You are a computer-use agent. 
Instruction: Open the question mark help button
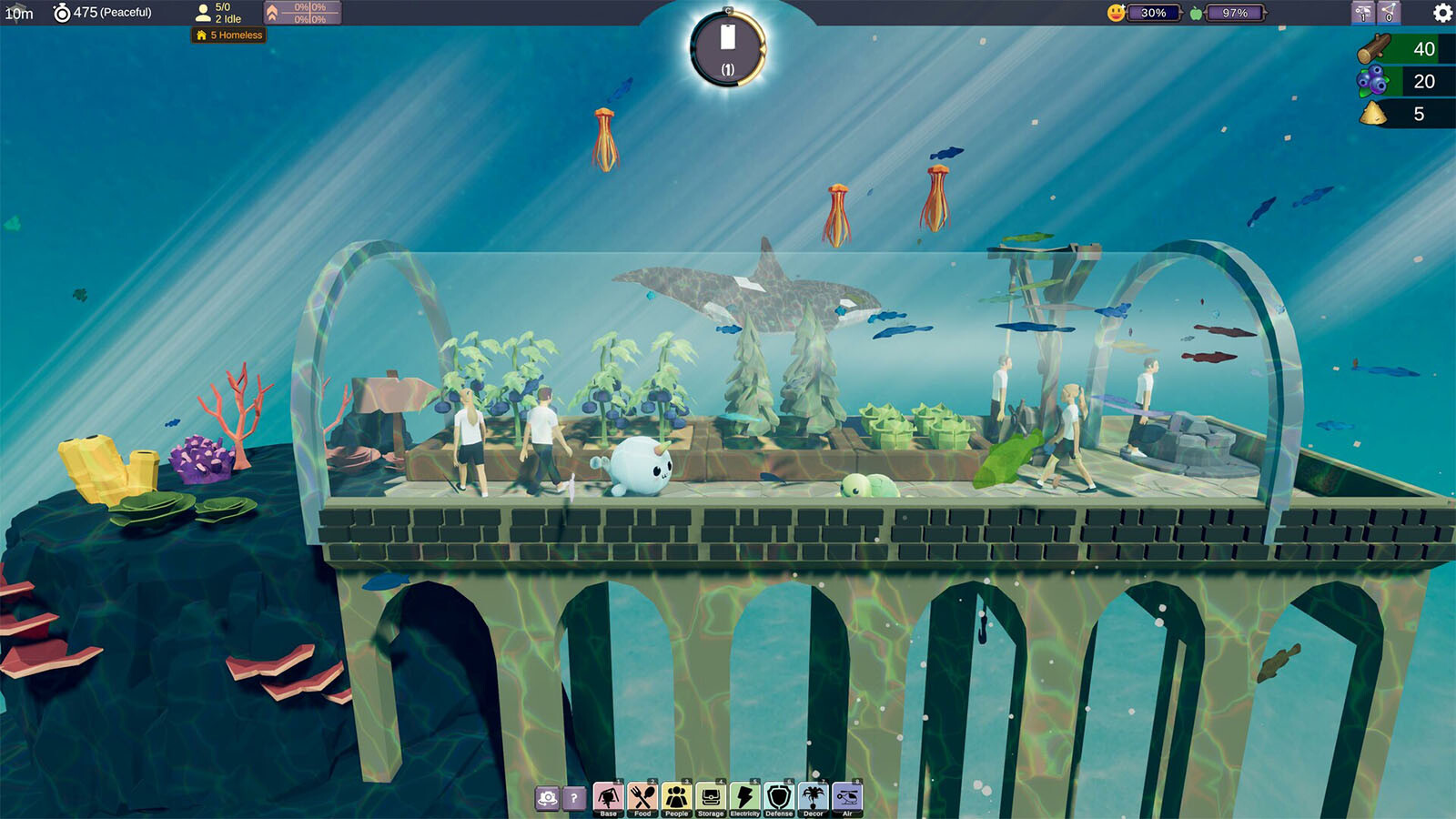(x=574, y=799)
